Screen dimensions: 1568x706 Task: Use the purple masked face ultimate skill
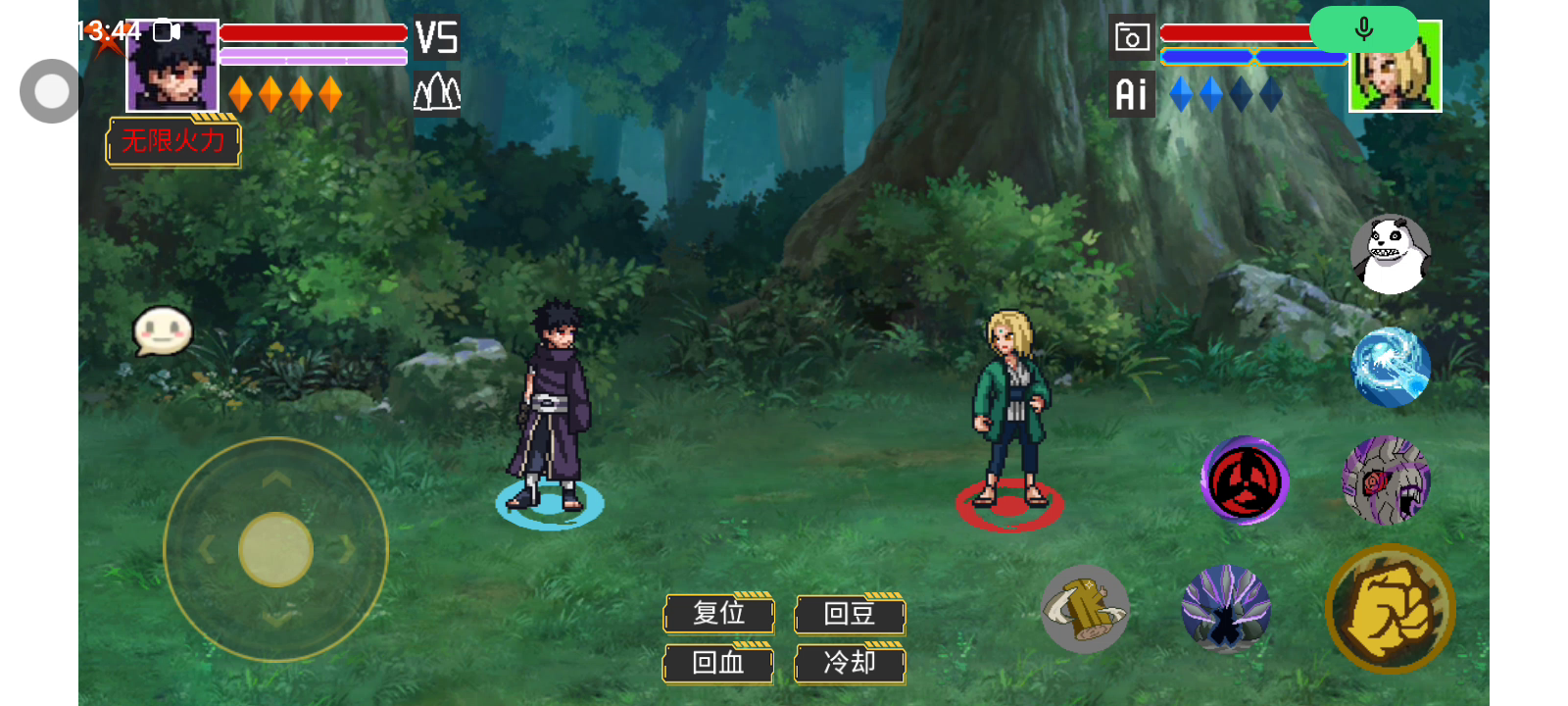(x=1386, y=480)
